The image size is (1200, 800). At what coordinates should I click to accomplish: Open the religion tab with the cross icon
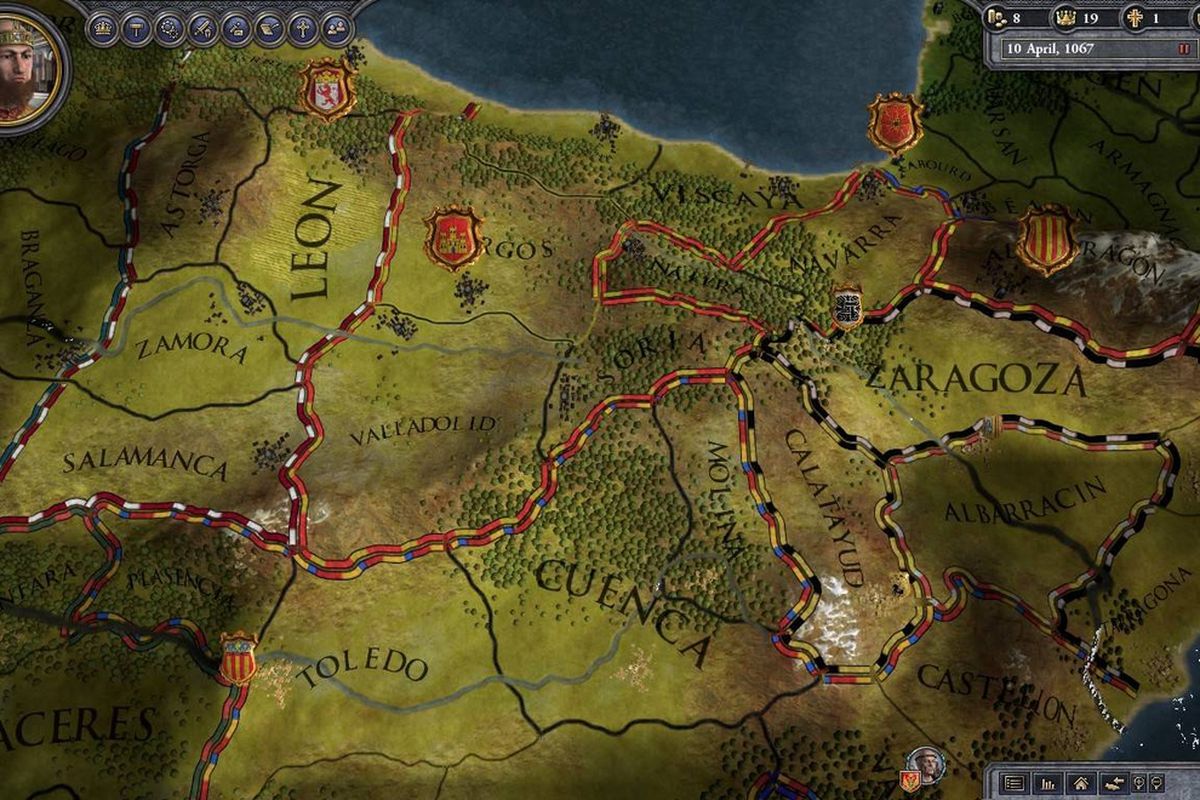303,27
